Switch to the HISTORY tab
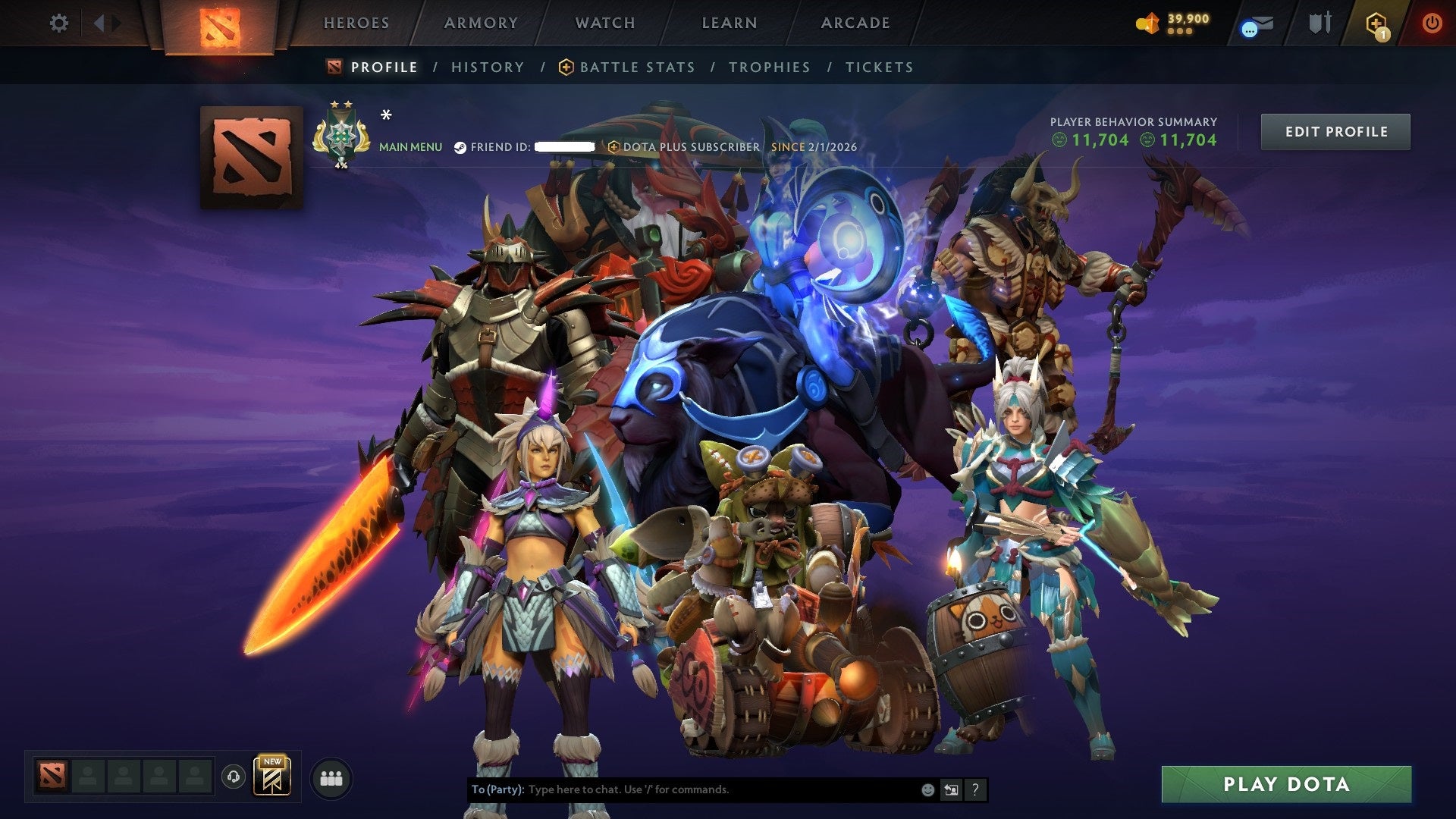 coord(488,67)
